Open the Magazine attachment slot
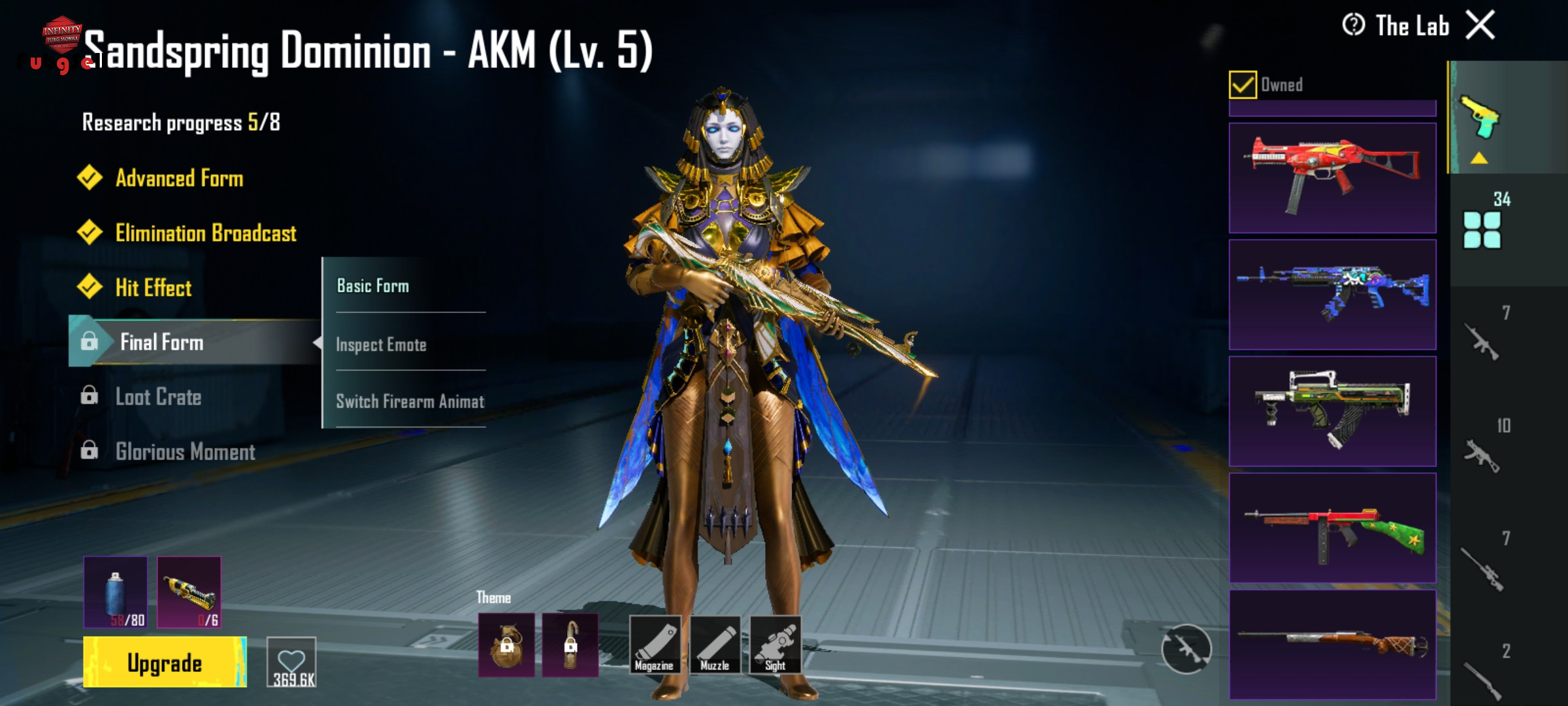 (x=654, y=645)
